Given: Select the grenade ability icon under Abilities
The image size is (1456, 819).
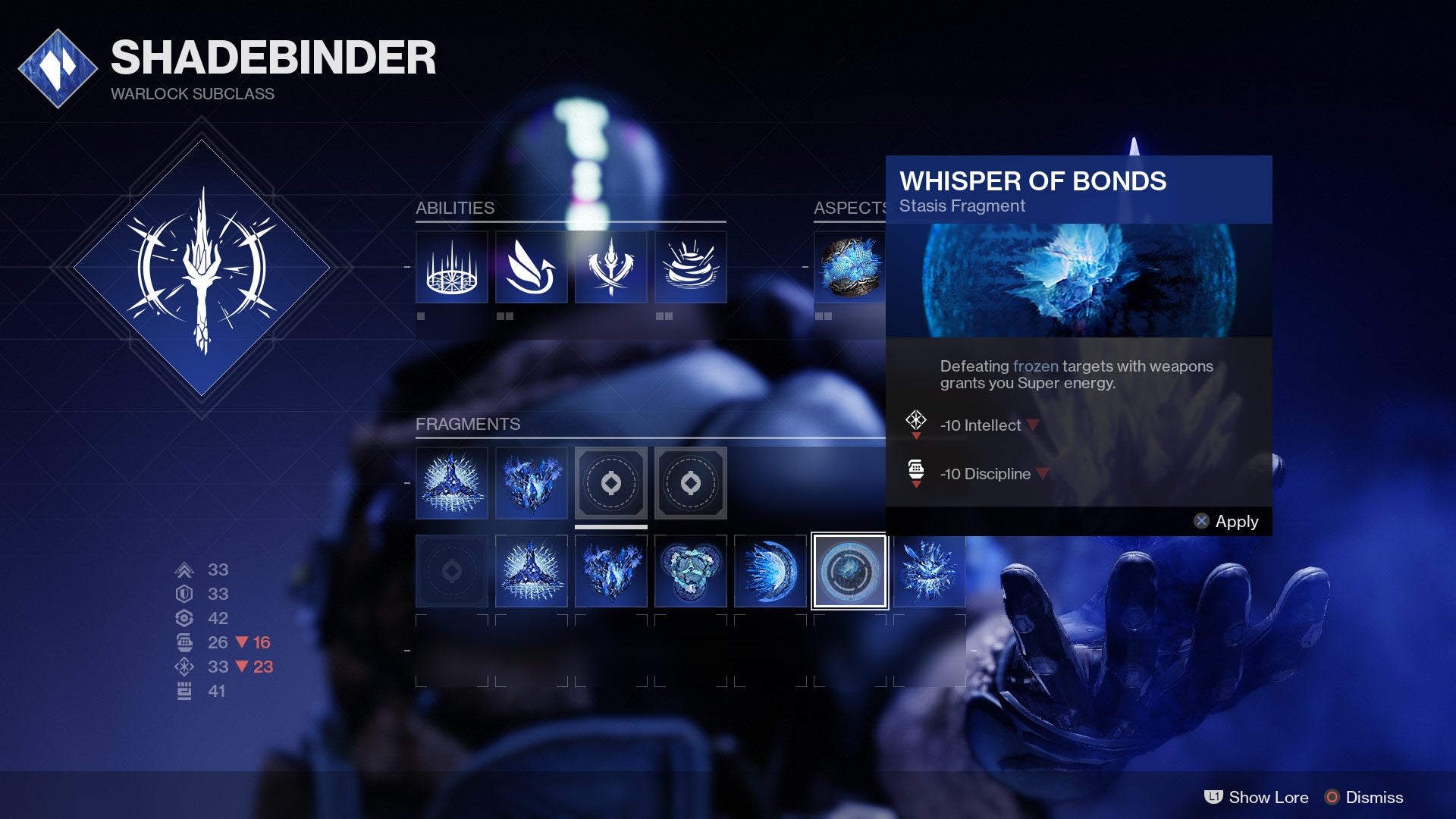Looking at the screenshot, I should [691, 266].
